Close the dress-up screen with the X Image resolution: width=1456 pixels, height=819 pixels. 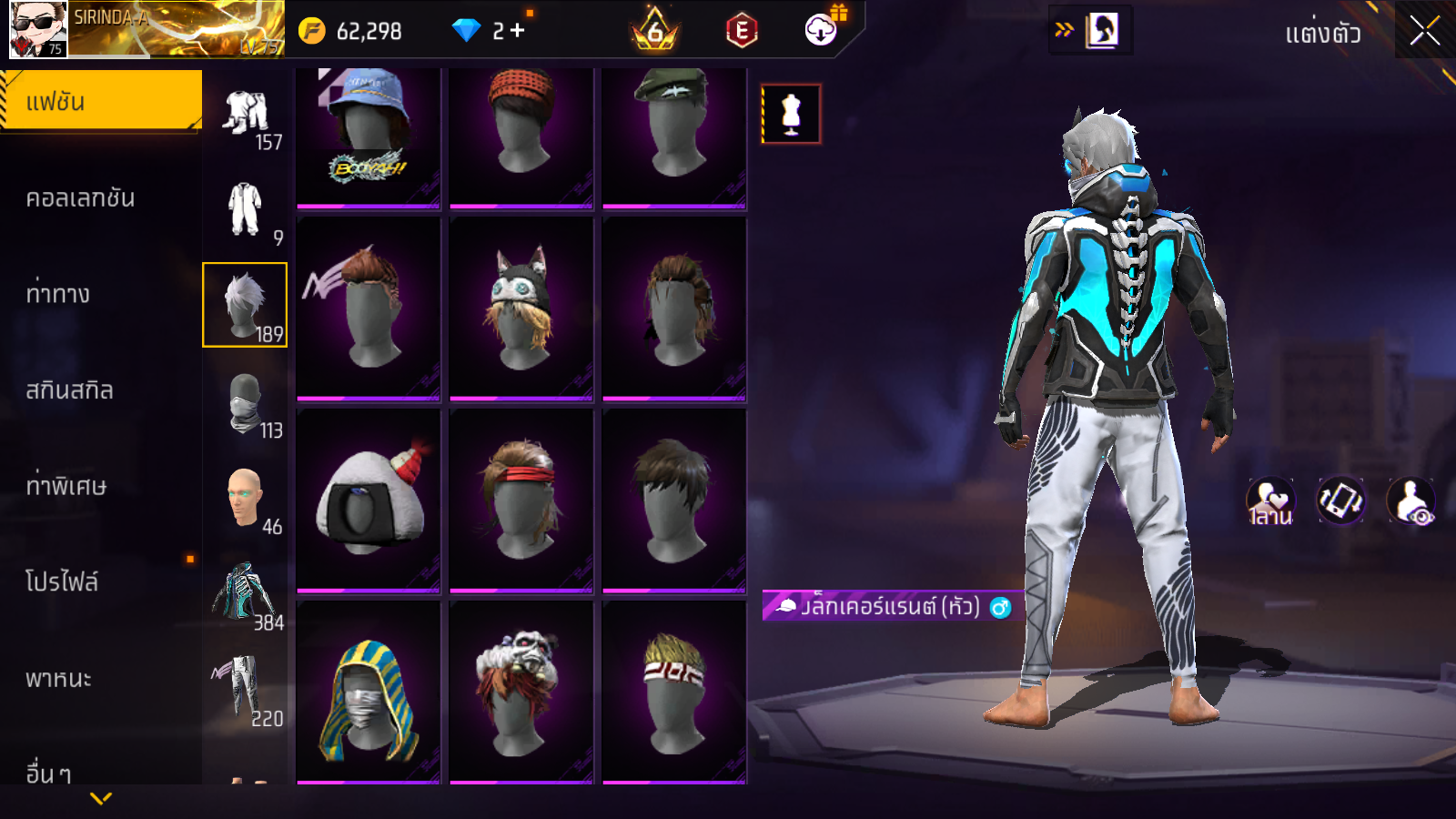point(1424,31)
